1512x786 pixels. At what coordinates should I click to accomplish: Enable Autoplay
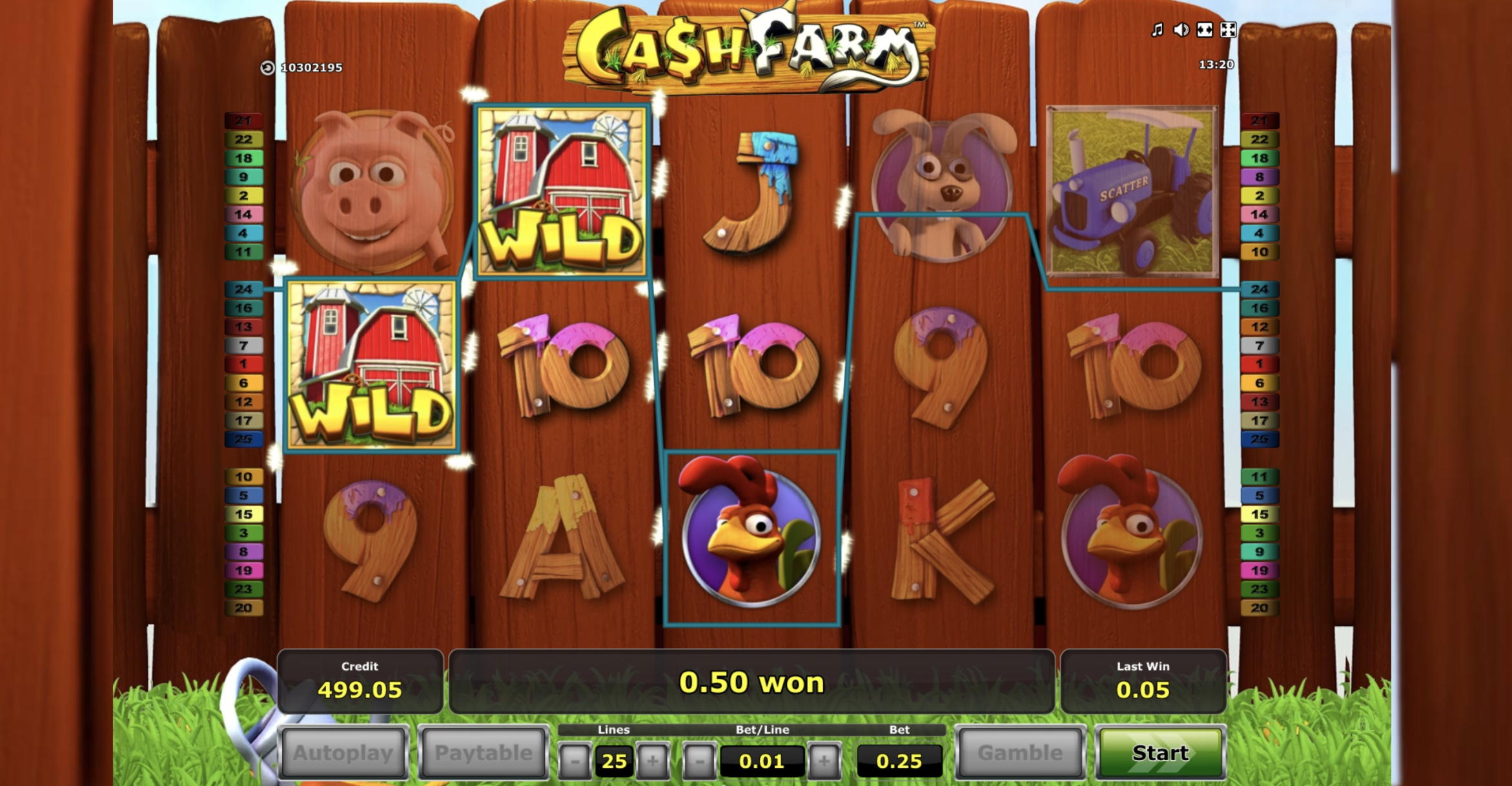(343, 752)
